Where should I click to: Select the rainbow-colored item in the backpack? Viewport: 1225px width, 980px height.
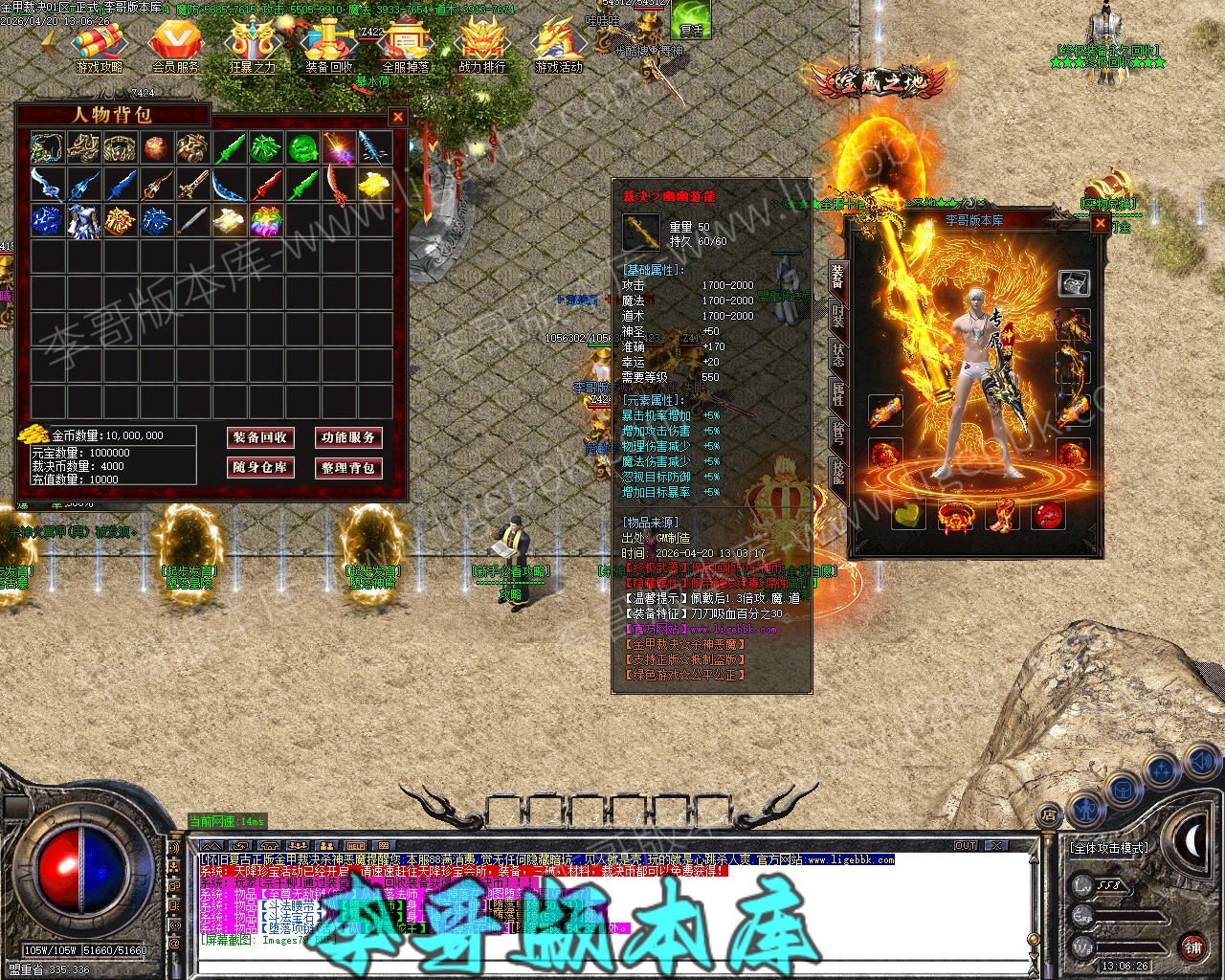(266, 221)
